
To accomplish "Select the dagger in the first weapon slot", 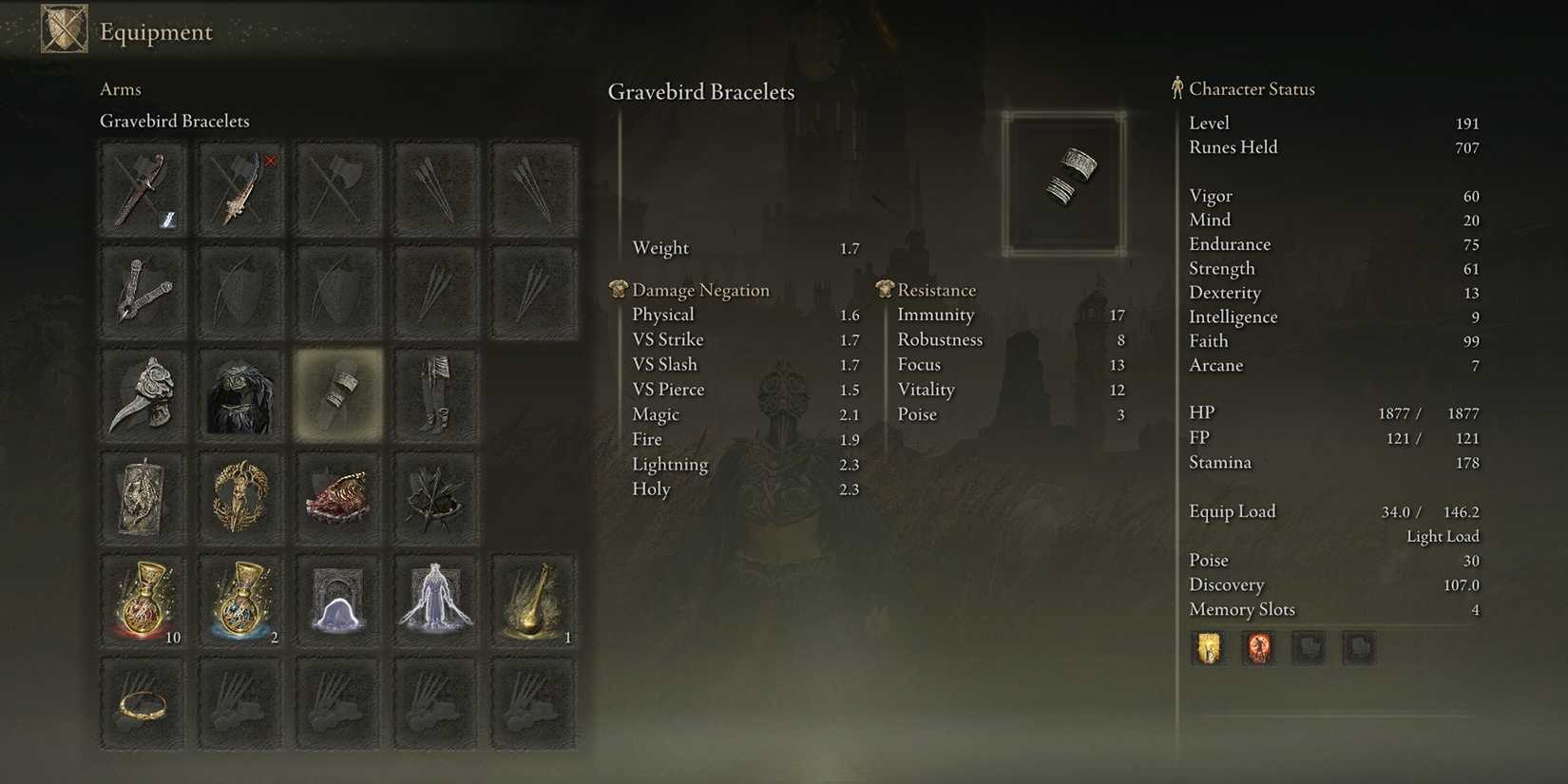I will (x=143, y=187).
